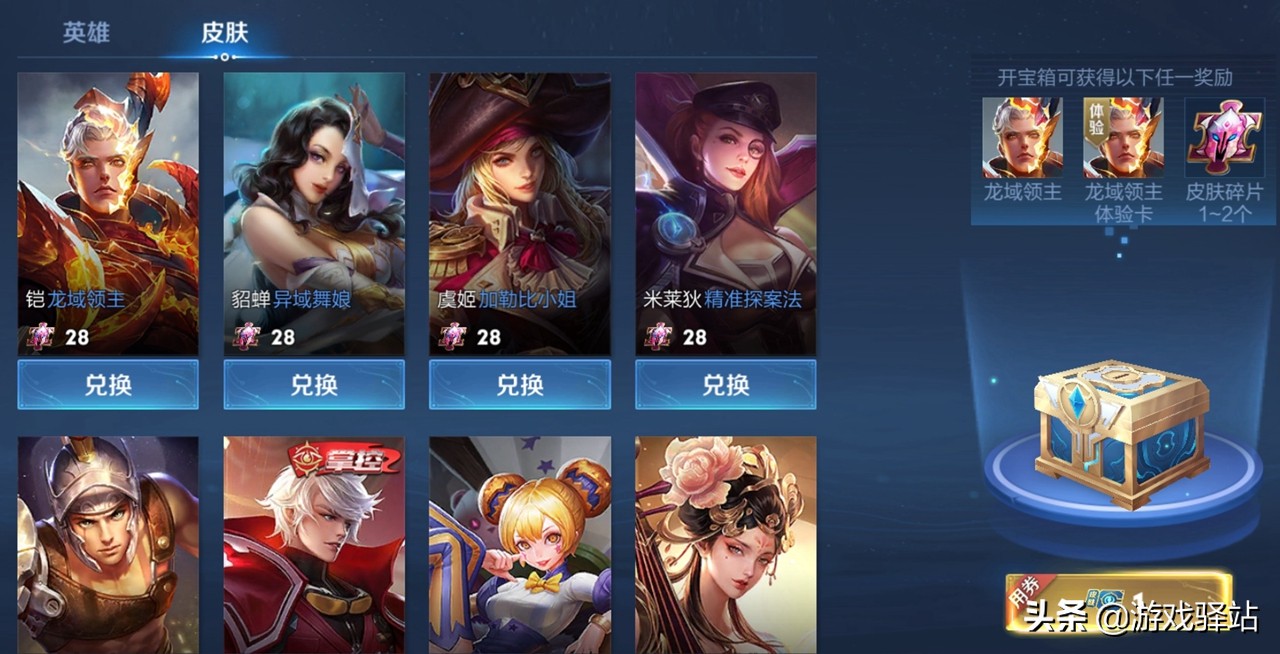1280x654 pixels.
Task: Tap the 皮肤碎片 reward icon
Action: 1224,137
